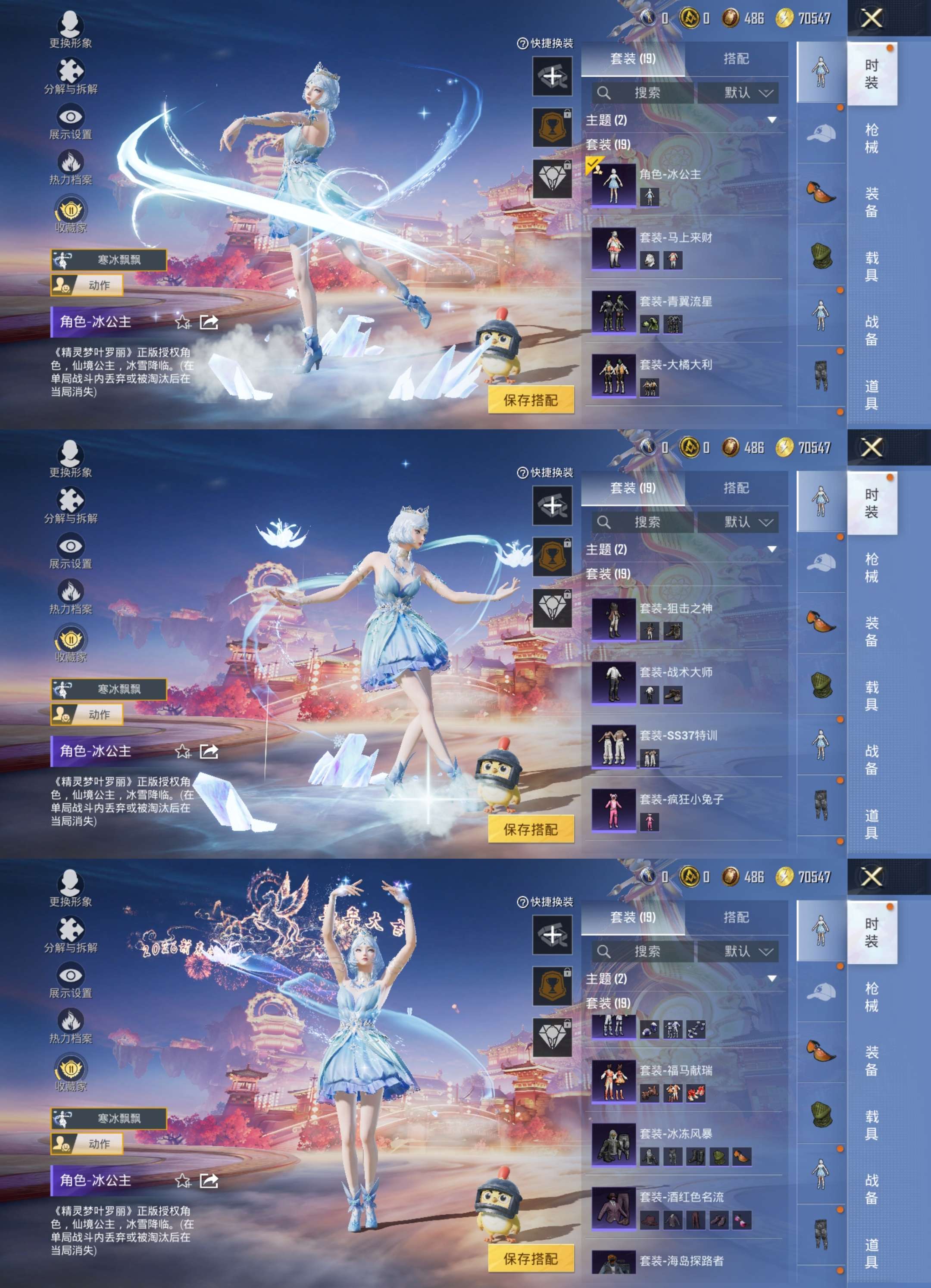The height and width of the screenshot is (1288, 931).
Task: Open the 默认 sorting dropdown
Action: click(744, 93)
